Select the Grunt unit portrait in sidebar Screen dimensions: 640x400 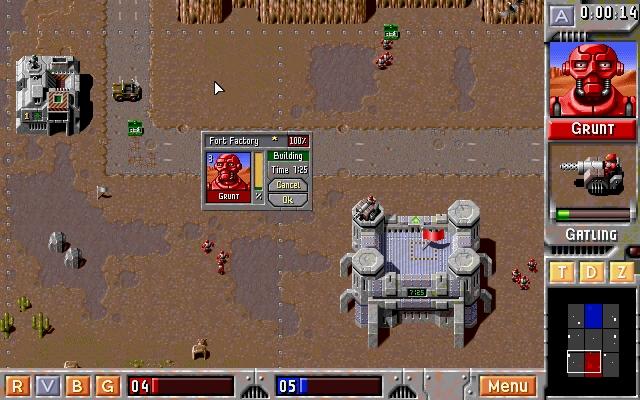pos(593,79)
